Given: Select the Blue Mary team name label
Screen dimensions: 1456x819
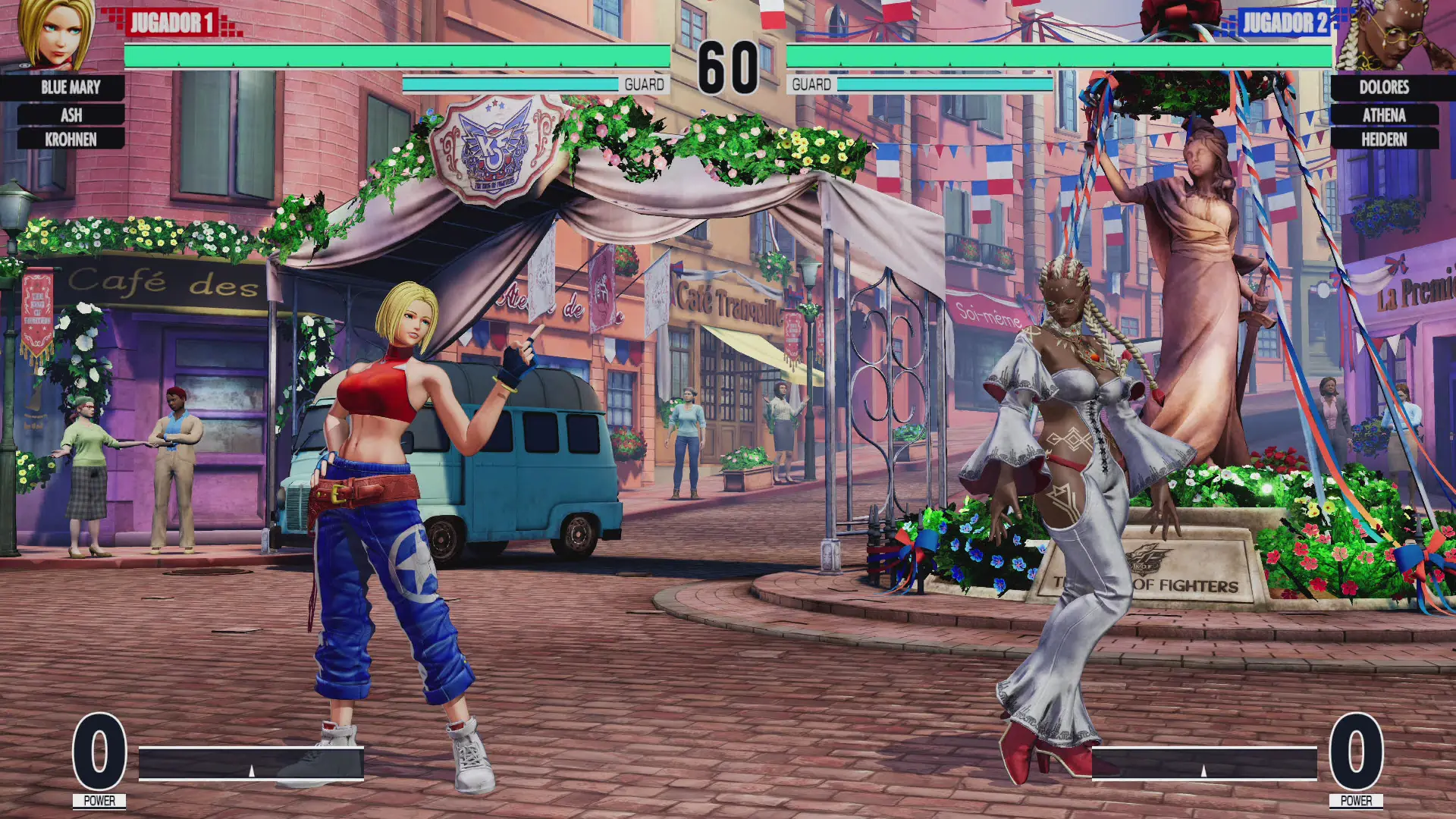Looking at the screenshot, I should [71, 87].
